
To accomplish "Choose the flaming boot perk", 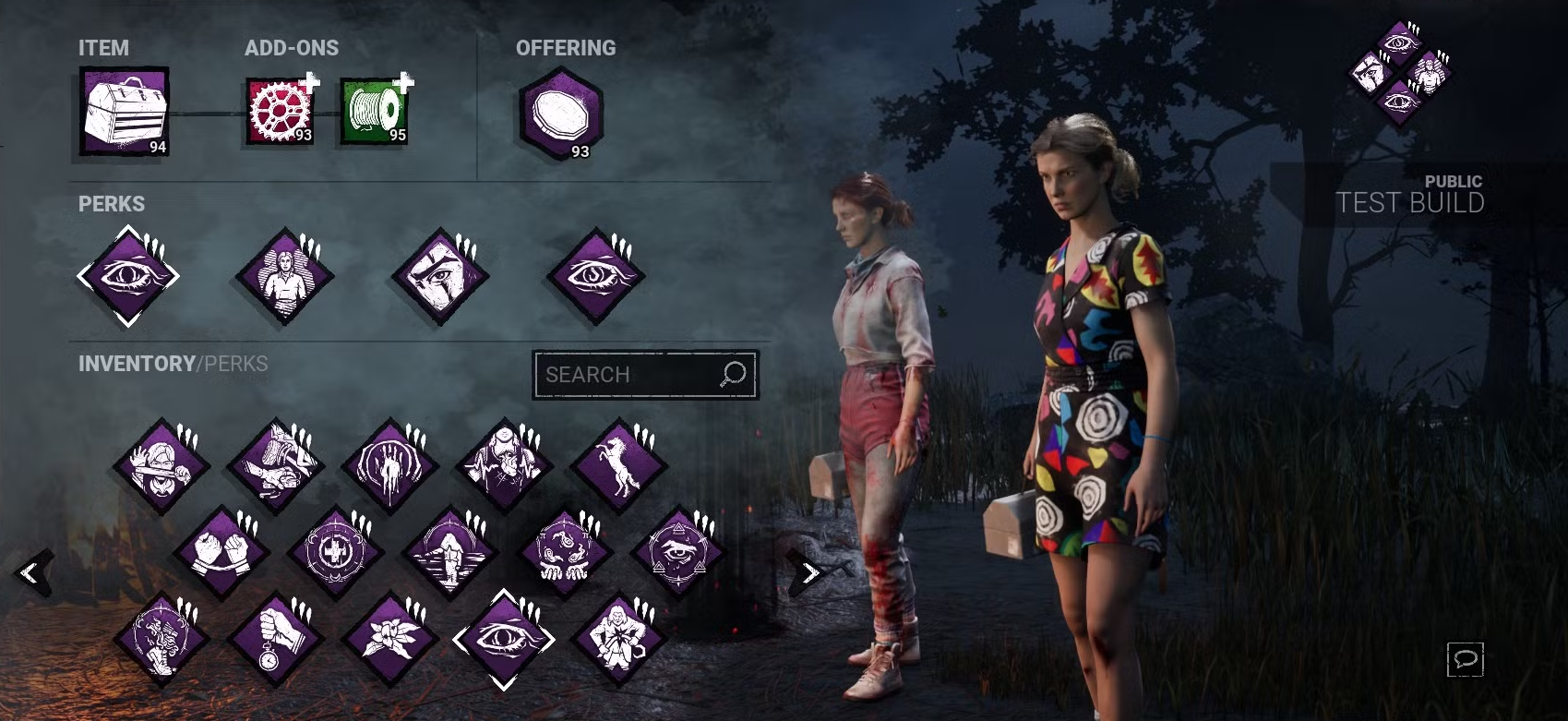I will pos(161,639).
